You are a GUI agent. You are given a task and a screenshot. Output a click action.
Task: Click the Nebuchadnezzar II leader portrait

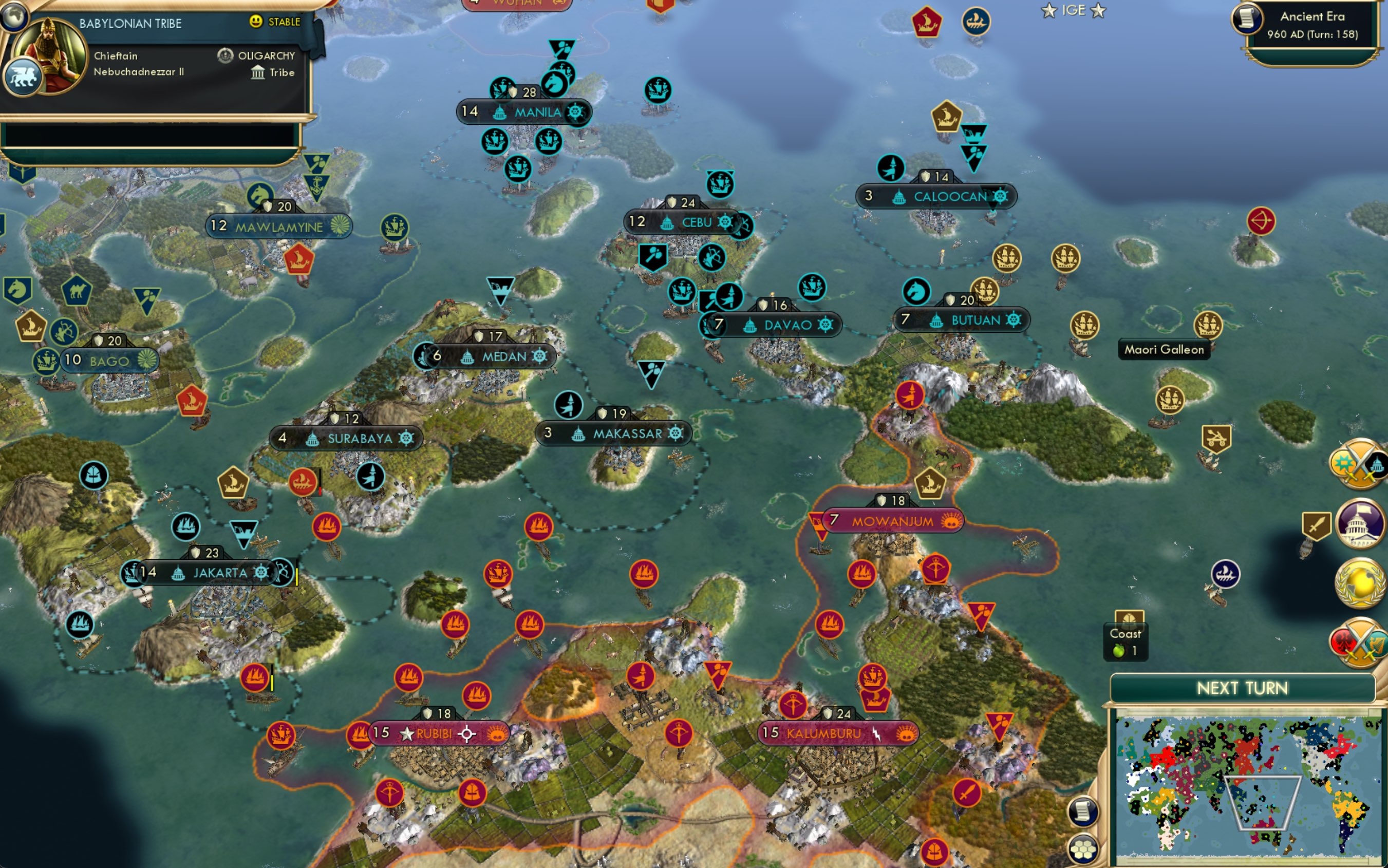click(x=49, y=54)
